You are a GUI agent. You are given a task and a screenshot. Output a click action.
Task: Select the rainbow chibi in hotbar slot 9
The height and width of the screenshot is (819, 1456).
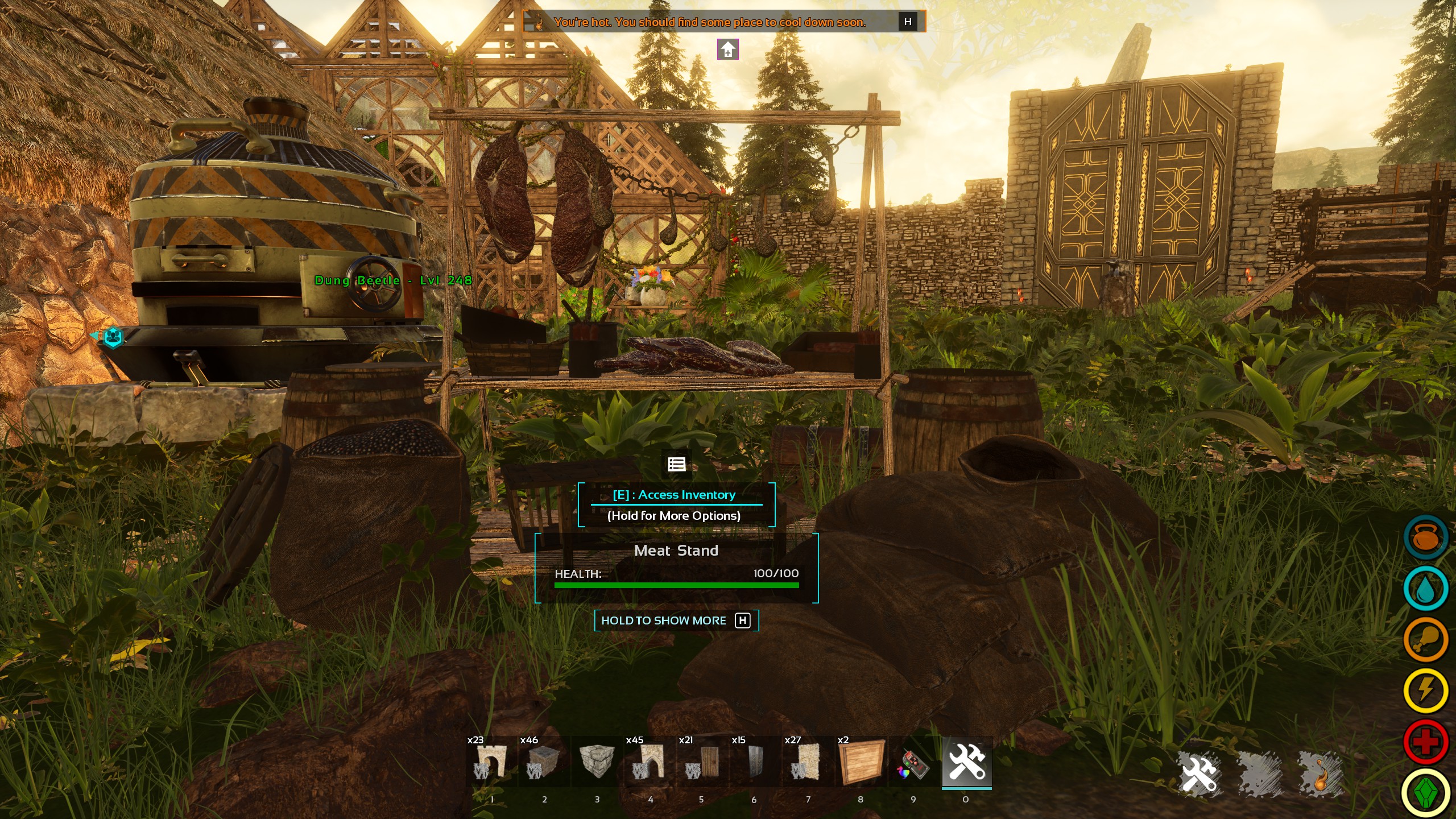tap(913, 763)
